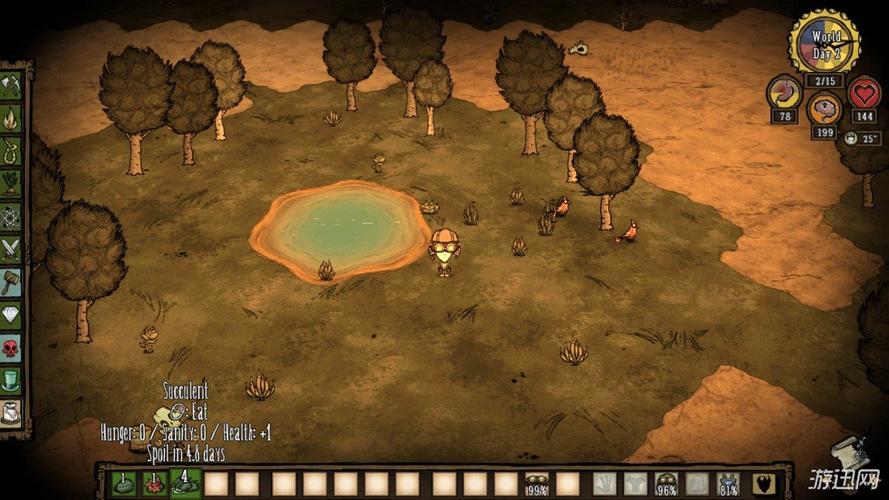
Task: Open the Survival rope-trap crafting tab
Action: click(12, 151)
